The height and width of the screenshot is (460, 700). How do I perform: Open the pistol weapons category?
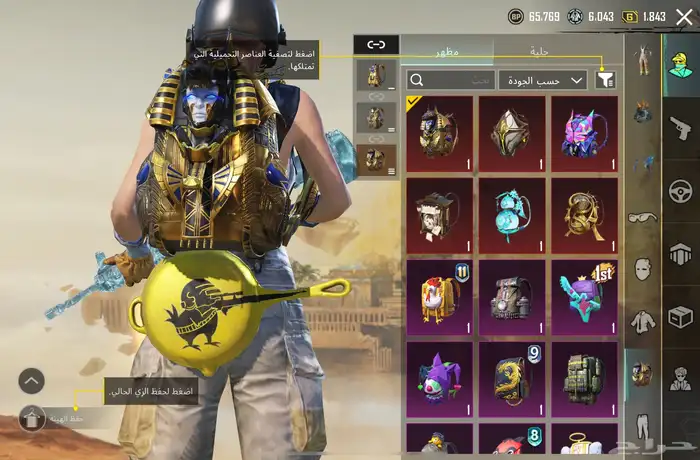point(680,127)
